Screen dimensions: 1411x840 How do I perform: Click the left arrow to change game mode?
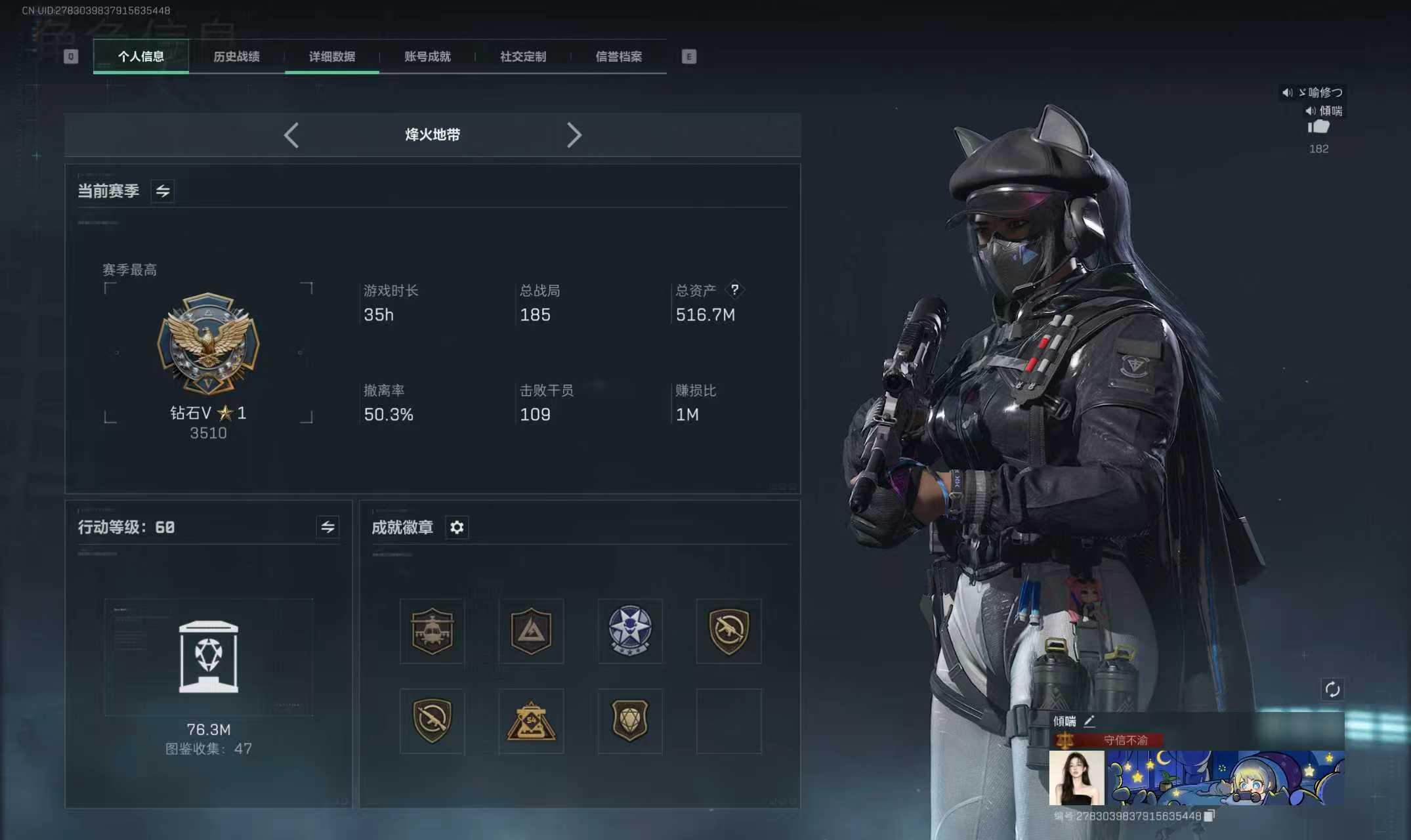click(291, 135)
